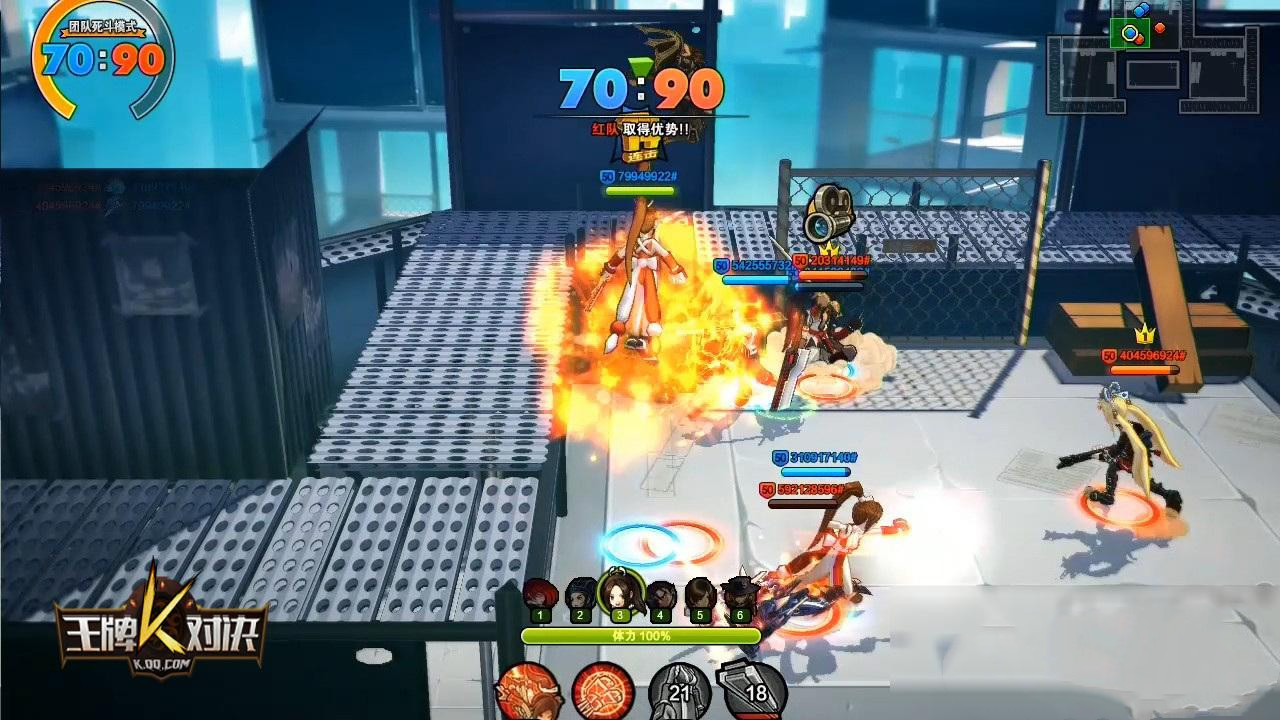1280x720 pixels.
Task: Activate the flaming character skill icon
Action: click(x=530, y=691)
